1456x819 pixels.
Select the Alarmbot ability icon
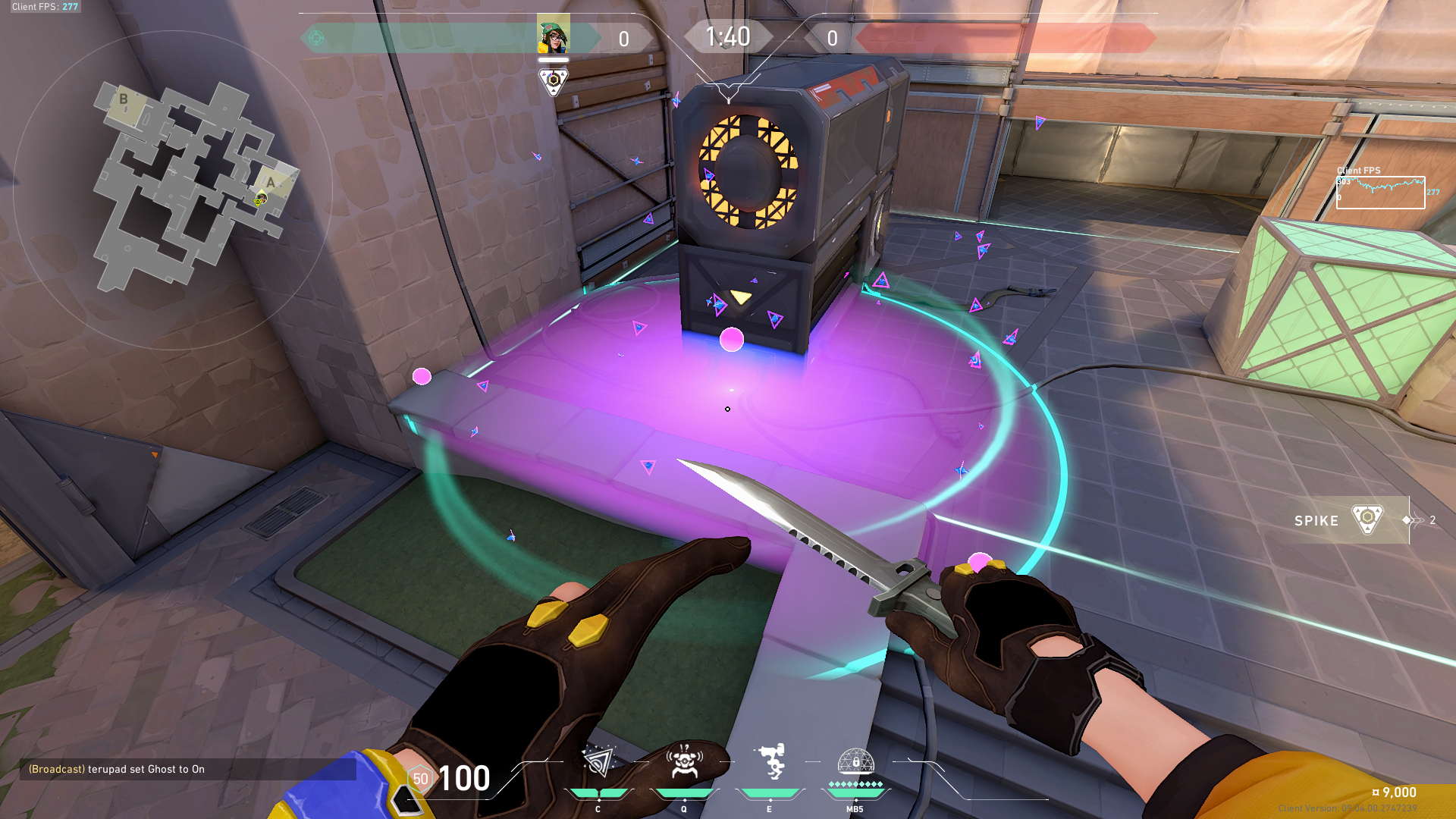coord(684,766)
